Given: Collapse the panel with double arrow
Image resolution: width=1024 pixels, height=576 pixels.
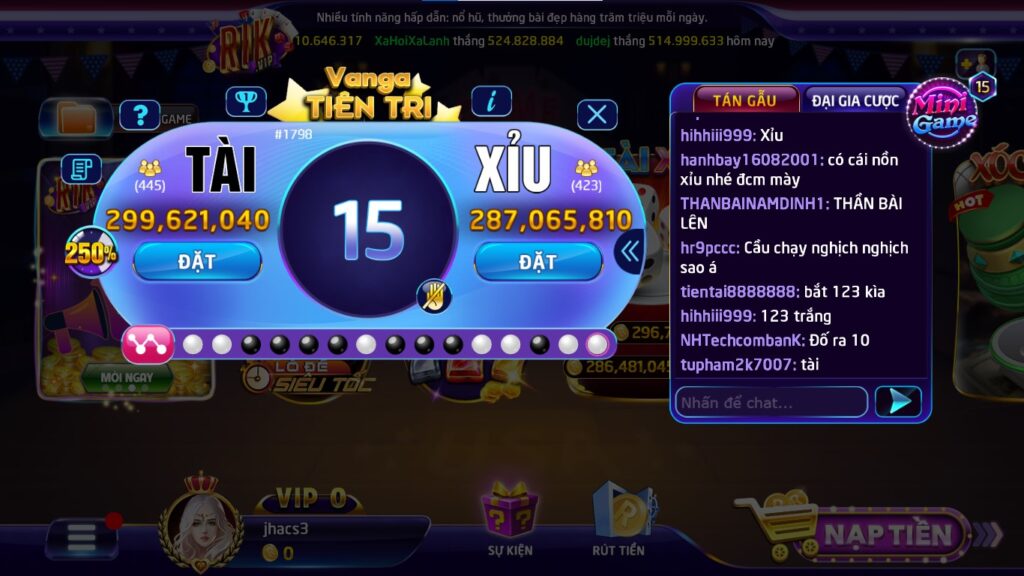Looking at the screenshot, I should click(x=630, y=251).
